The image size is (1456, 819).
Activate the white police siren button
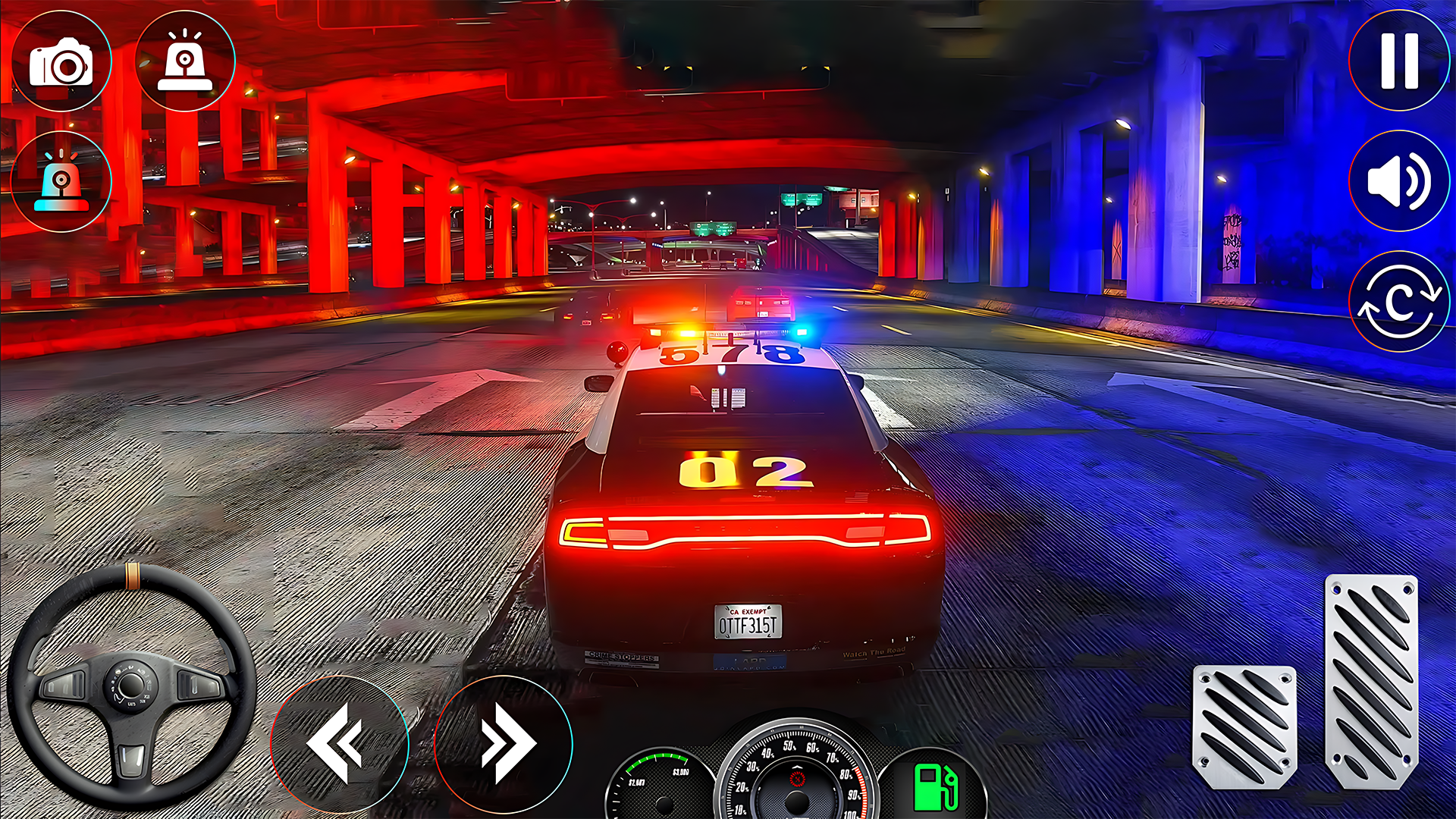[x=185, y=62]
